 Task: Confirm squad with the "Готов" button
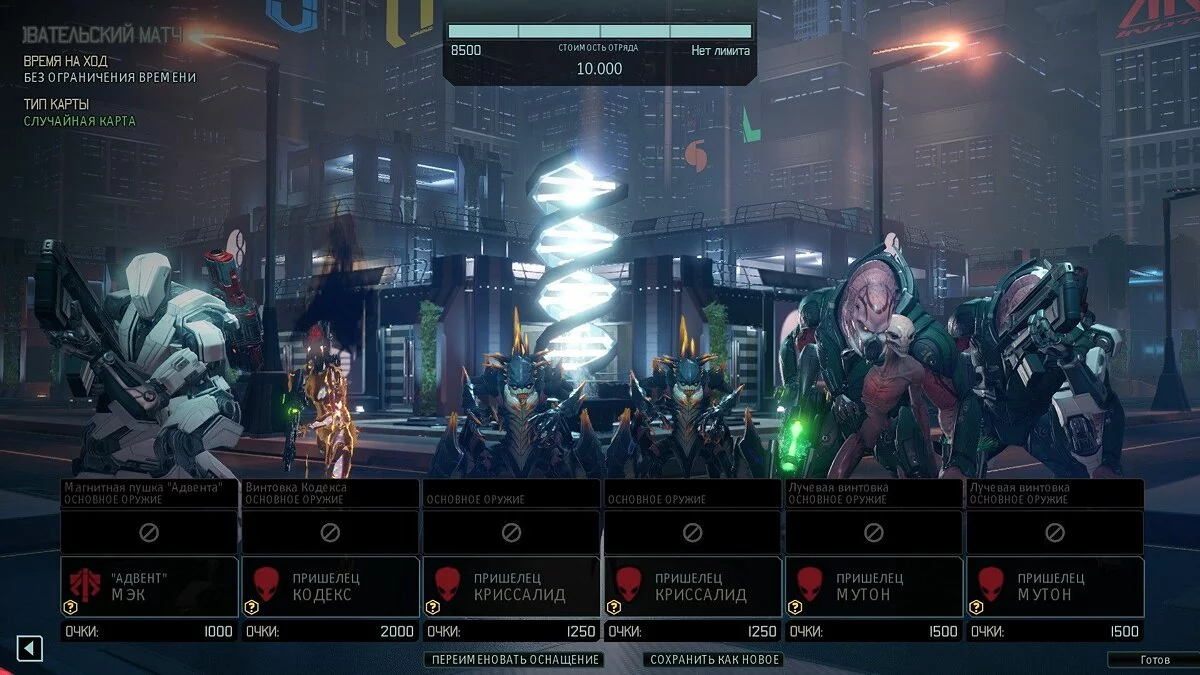click(1154, 660)
